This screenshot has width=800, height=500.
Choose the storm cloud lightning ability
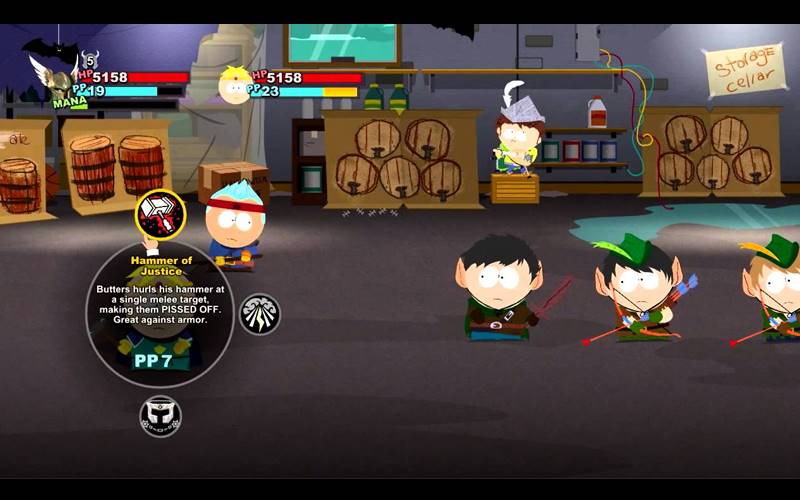pos(260,314)
